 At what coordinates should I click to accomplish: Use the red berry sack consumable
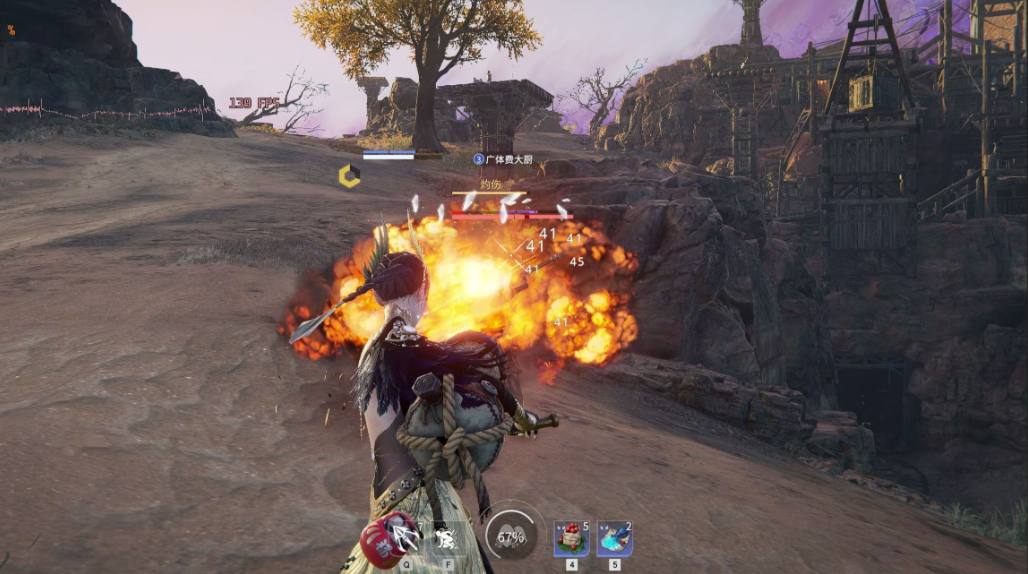click(x=571, y=539)
